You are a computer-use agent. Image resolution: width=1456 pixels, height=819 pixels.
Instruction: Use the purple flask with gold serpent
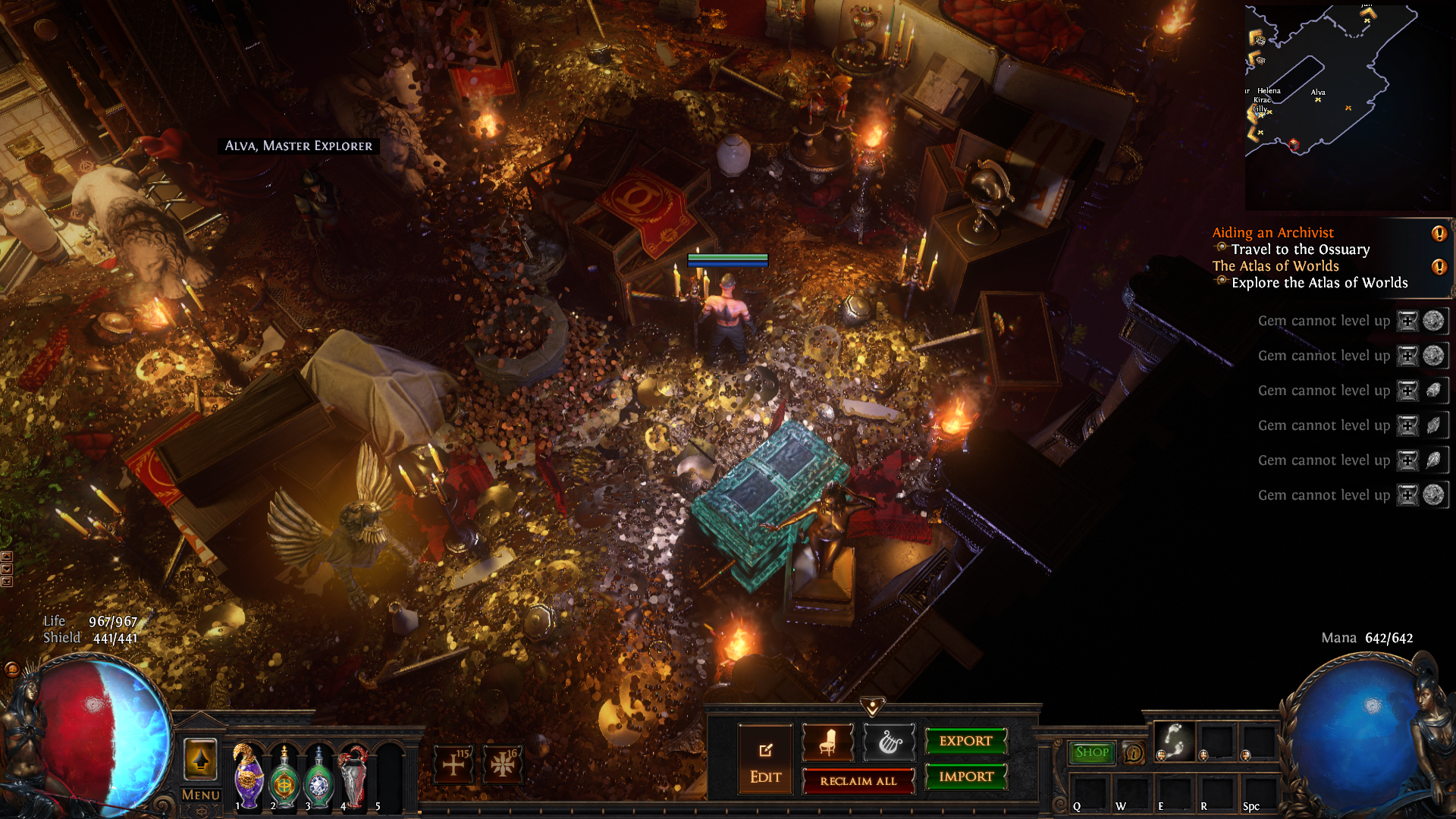coord(248,777)
